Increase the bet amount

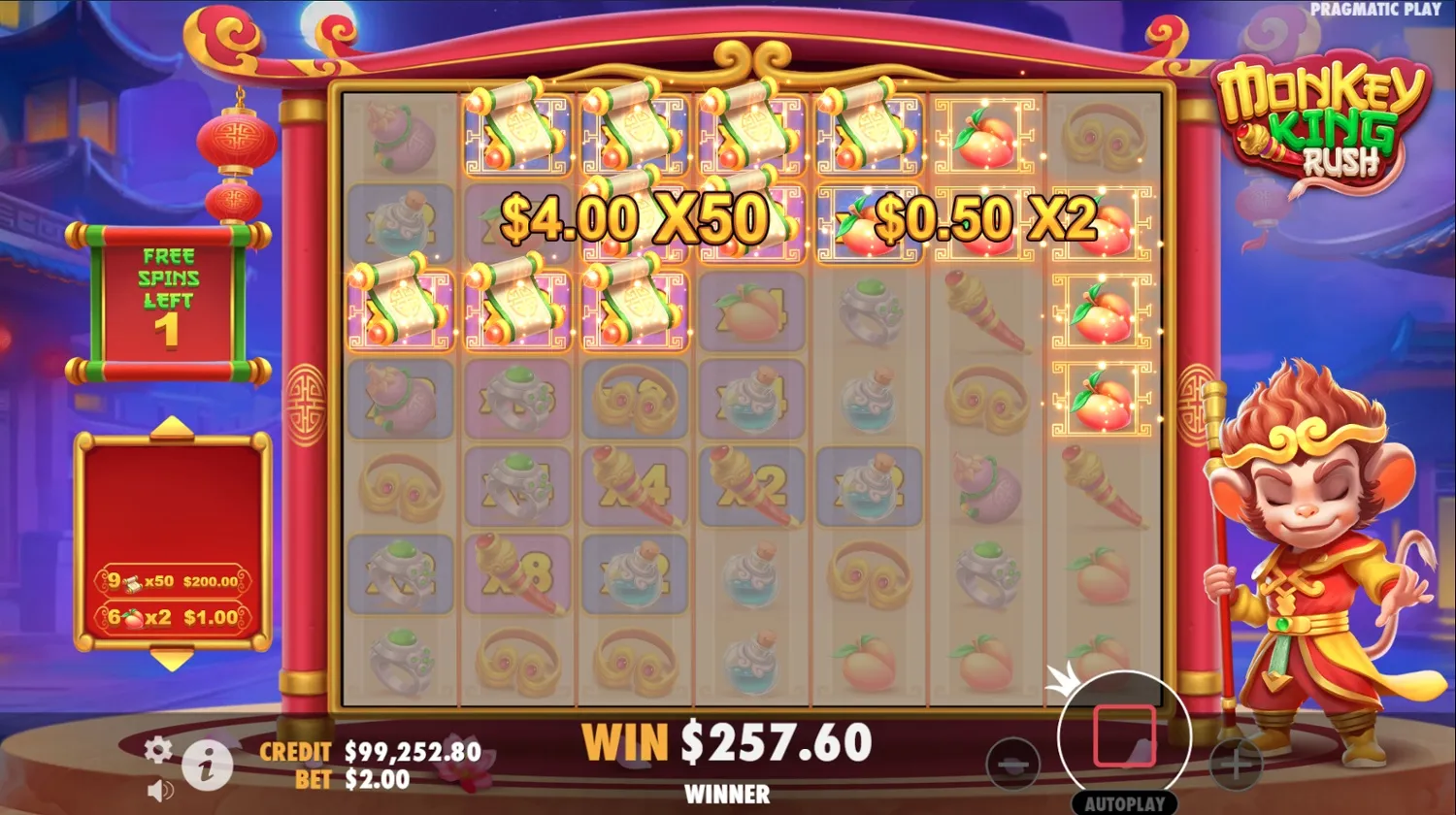pos(1235,766)
